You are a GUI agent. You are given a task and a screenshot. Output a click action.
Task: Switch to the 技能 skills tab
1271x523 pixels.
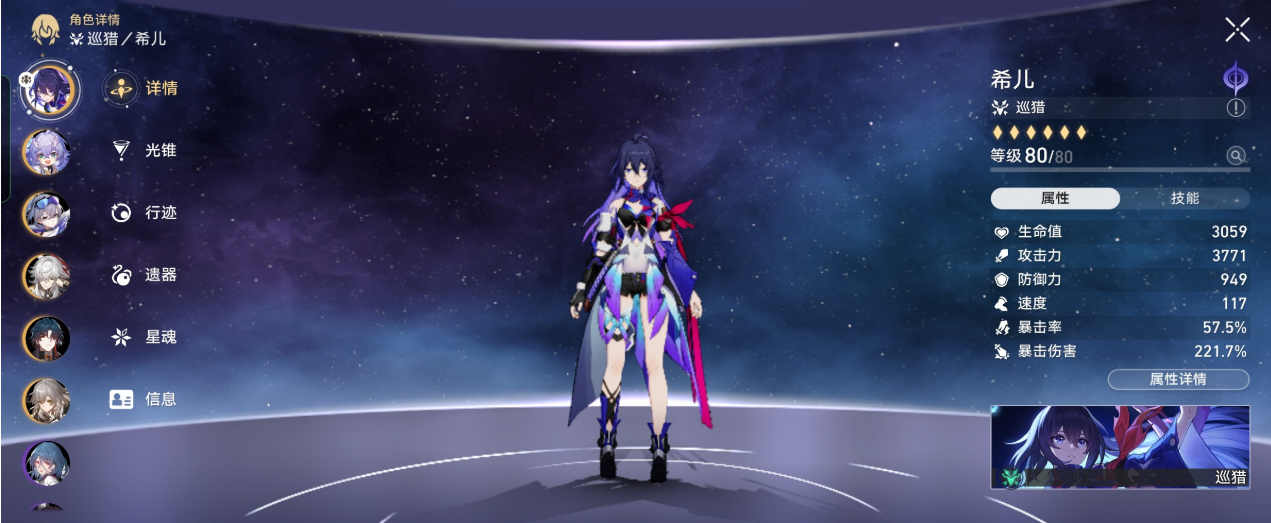click(x=1184, y=198)
